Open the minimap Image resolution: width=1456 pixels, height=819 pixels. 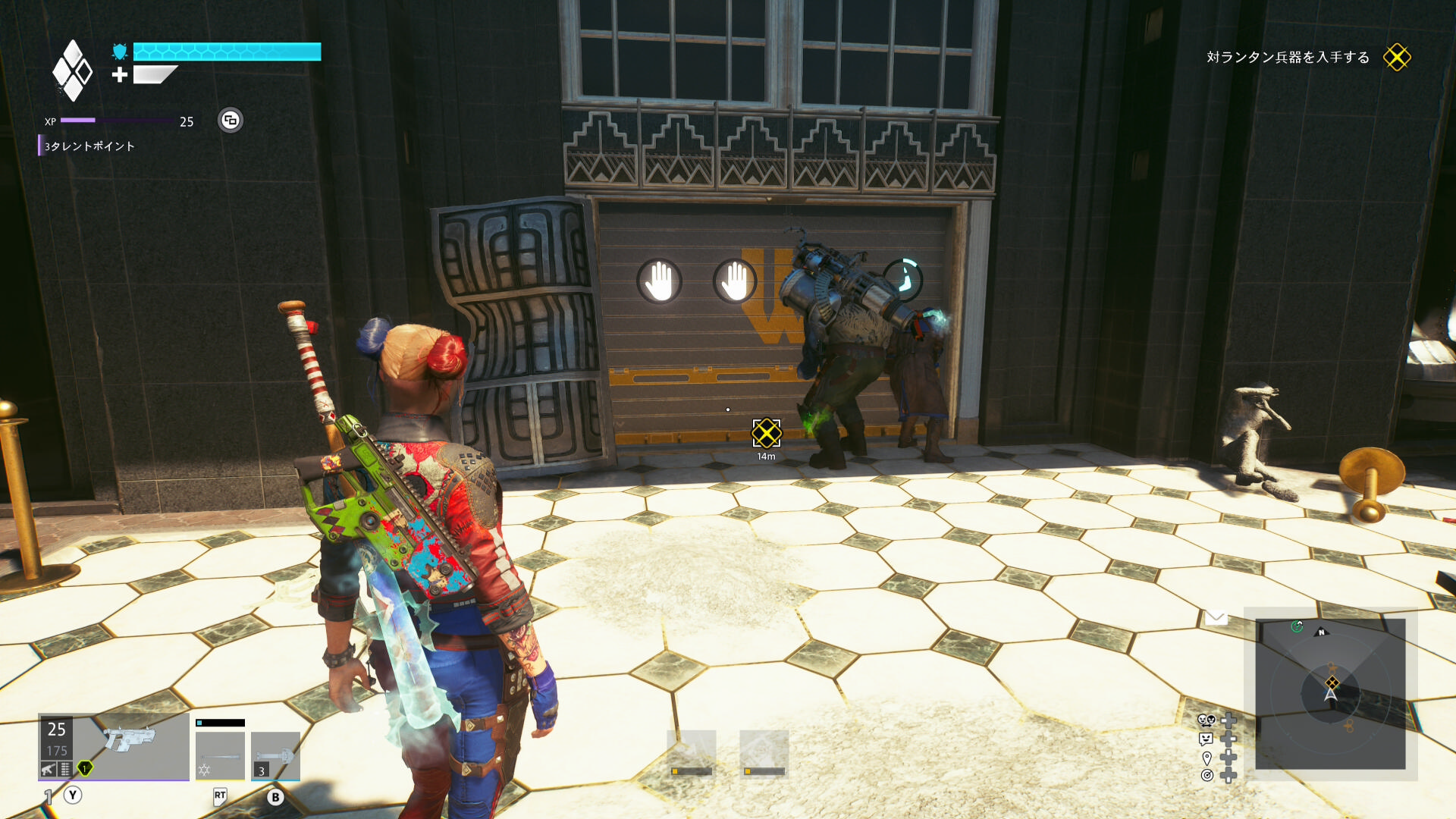click(1330, 694)
